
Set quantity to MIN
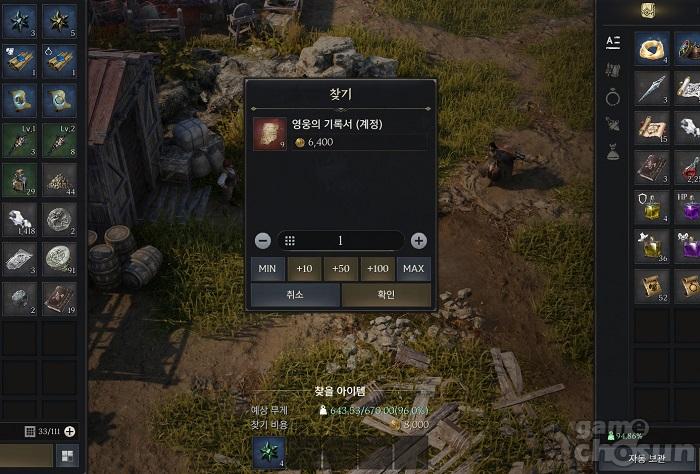coord(267,269)
